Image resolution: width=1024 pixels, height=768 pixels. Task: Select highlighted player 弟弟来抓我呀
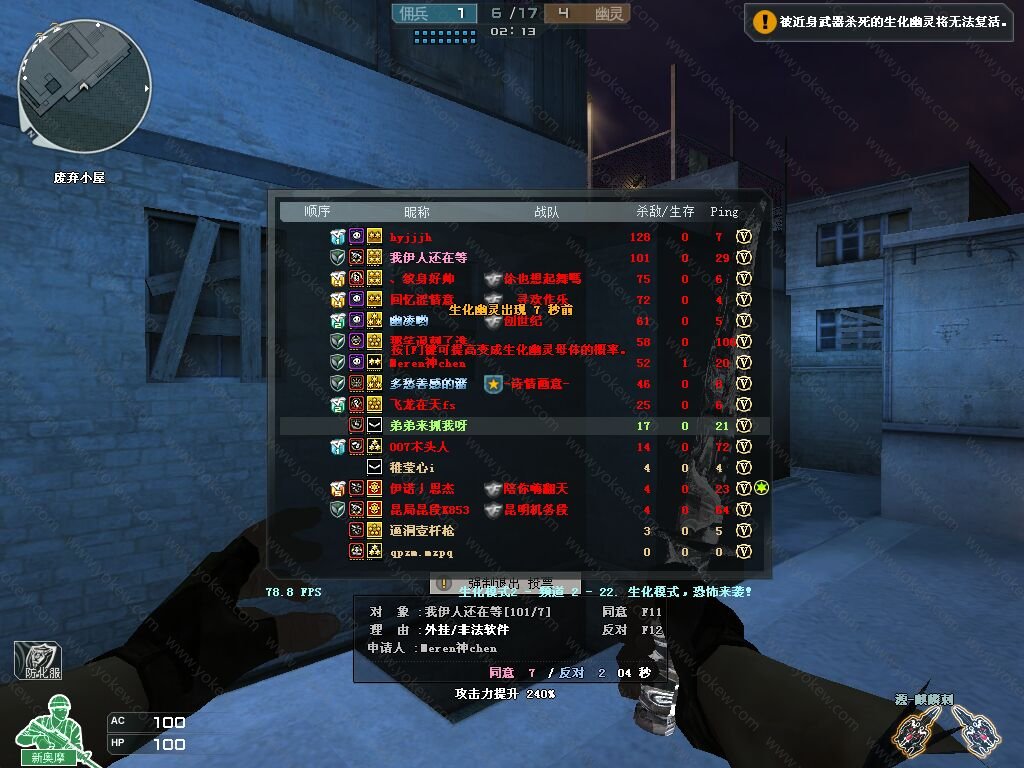428,426
